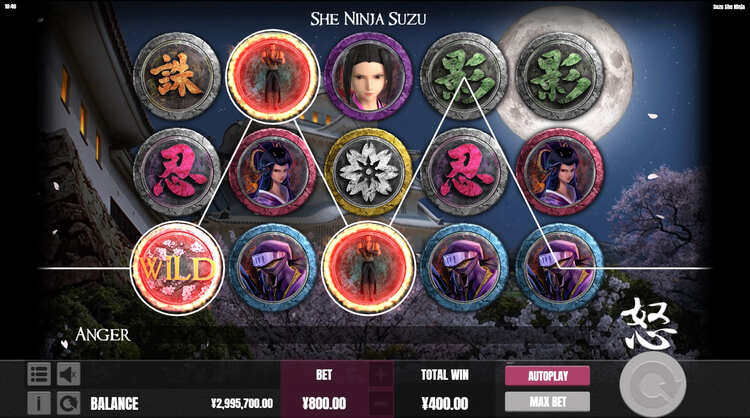Open the list menu icon
The width and height of the screenshot is (750, 418).
click(x=39, y=375)
